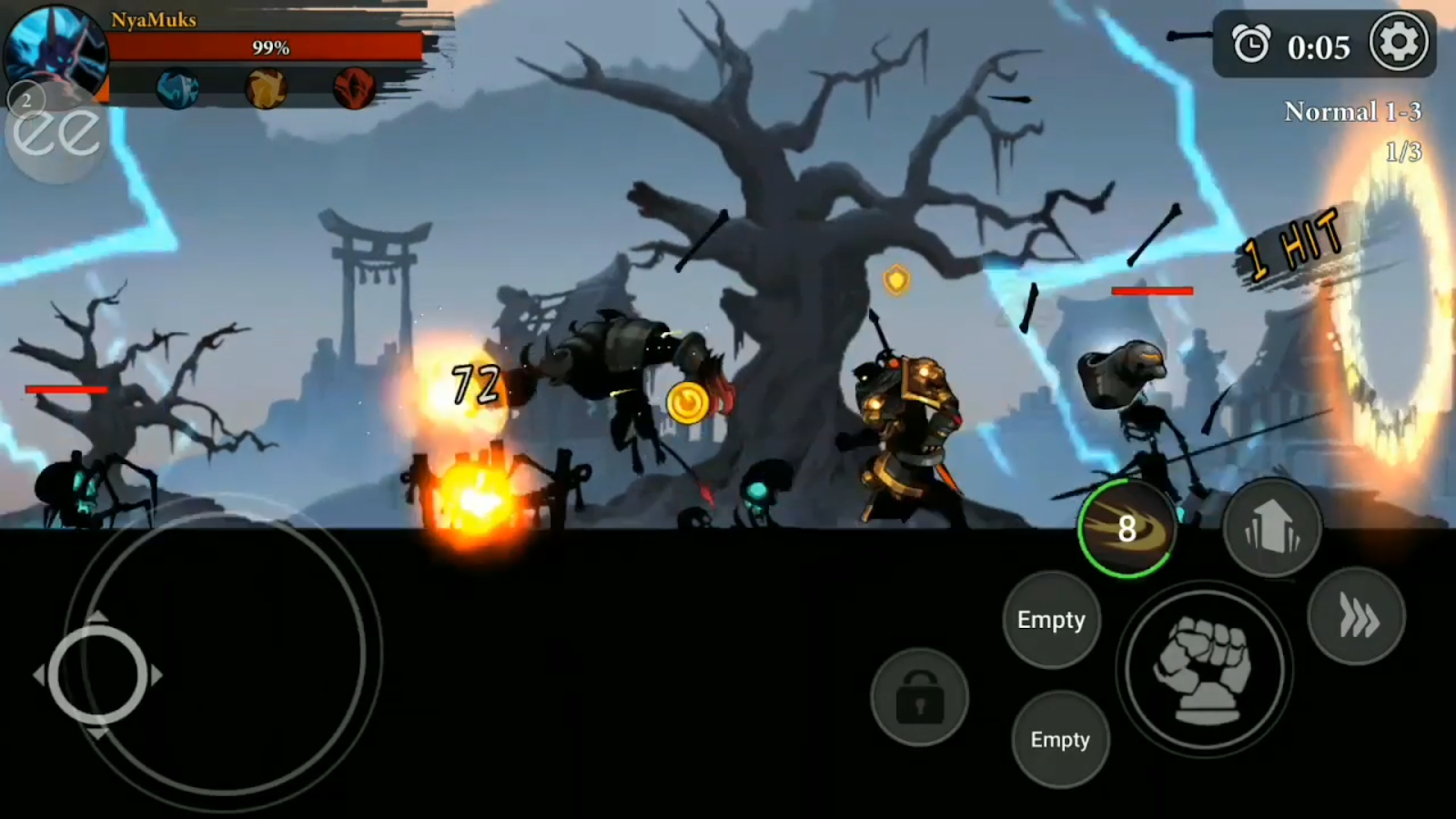The image size is (1456, 819).
Task: Use the skill showing 8 cooldown
Action: (1126, 529)
